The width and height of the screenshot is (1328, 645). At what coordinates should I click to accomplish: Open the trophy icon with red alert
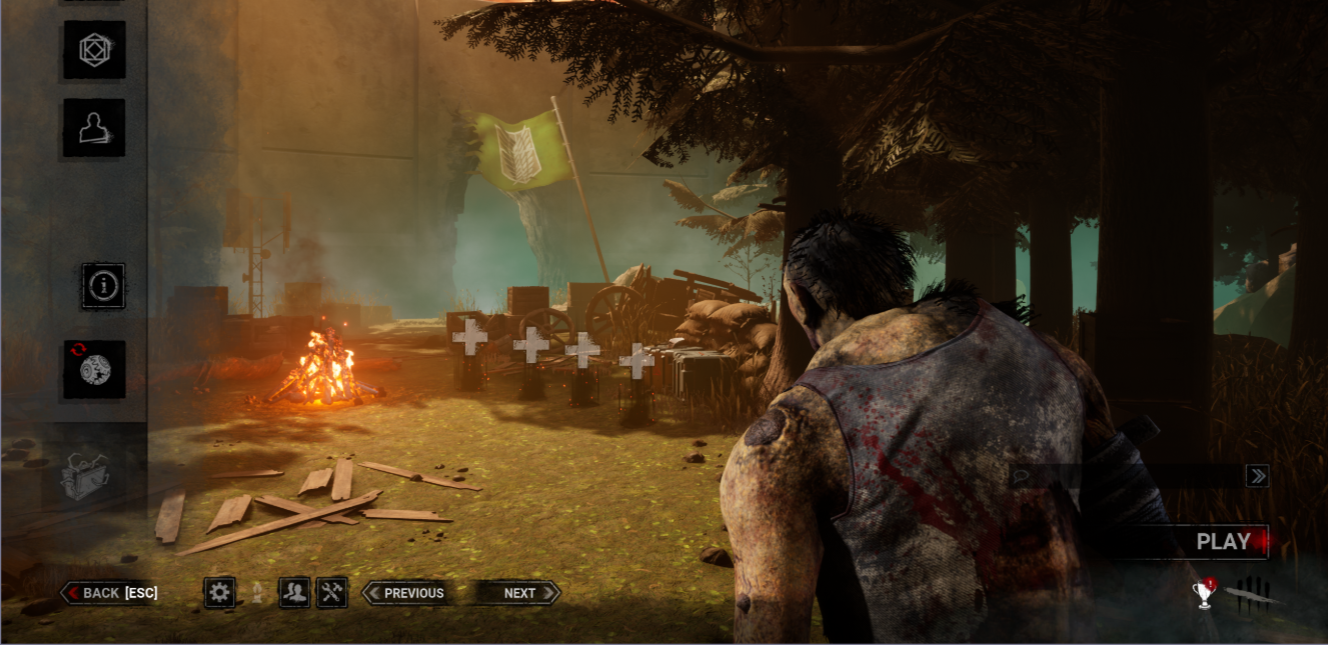click(1204, 594)
